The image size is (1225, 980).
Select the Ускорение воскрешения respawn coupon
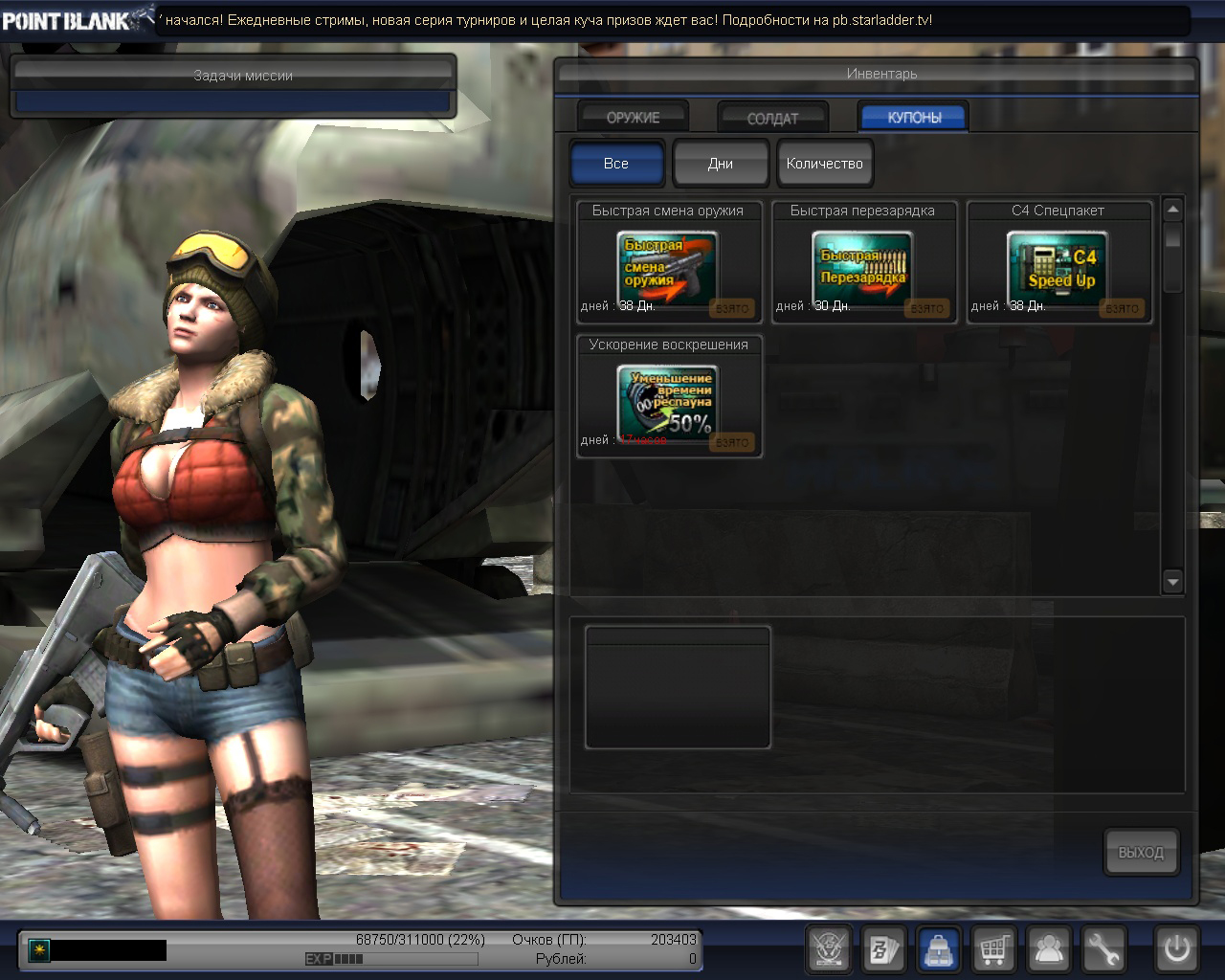668,402
